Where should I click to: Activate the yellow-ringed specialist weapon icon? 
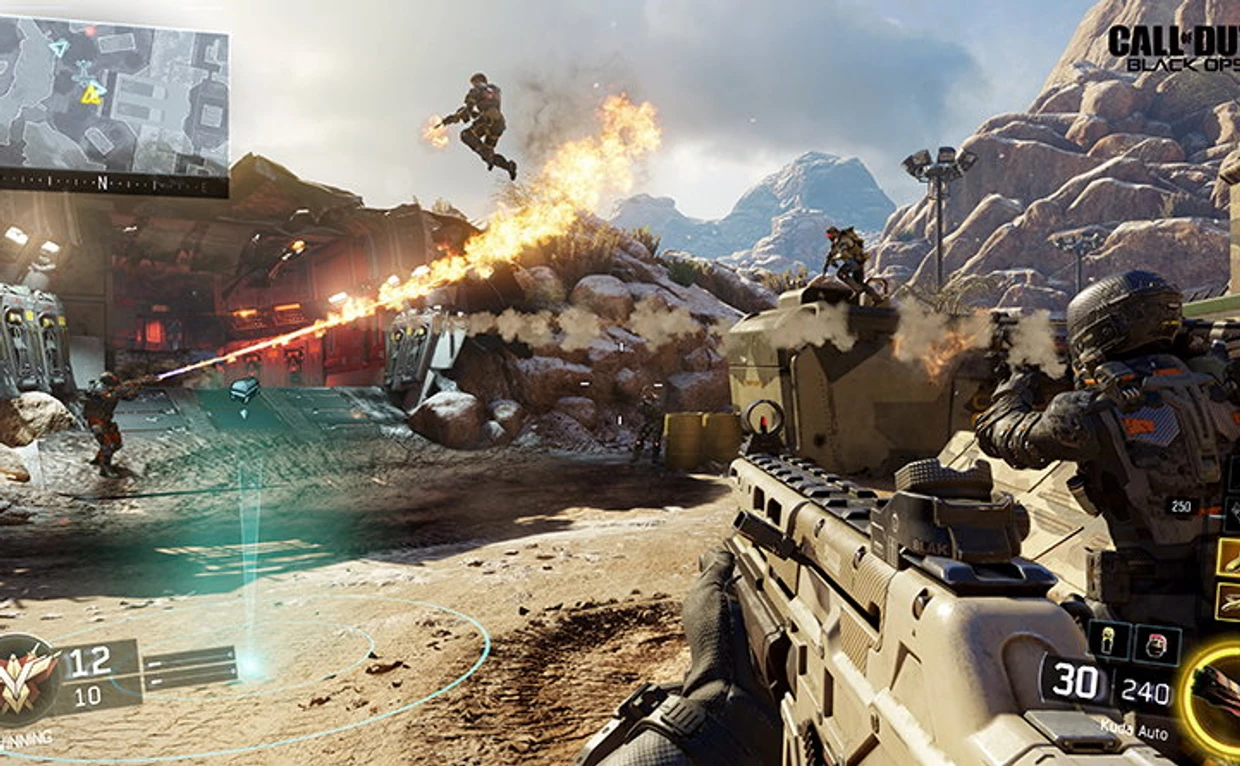pyautogui.click(x=1217, y=692)
